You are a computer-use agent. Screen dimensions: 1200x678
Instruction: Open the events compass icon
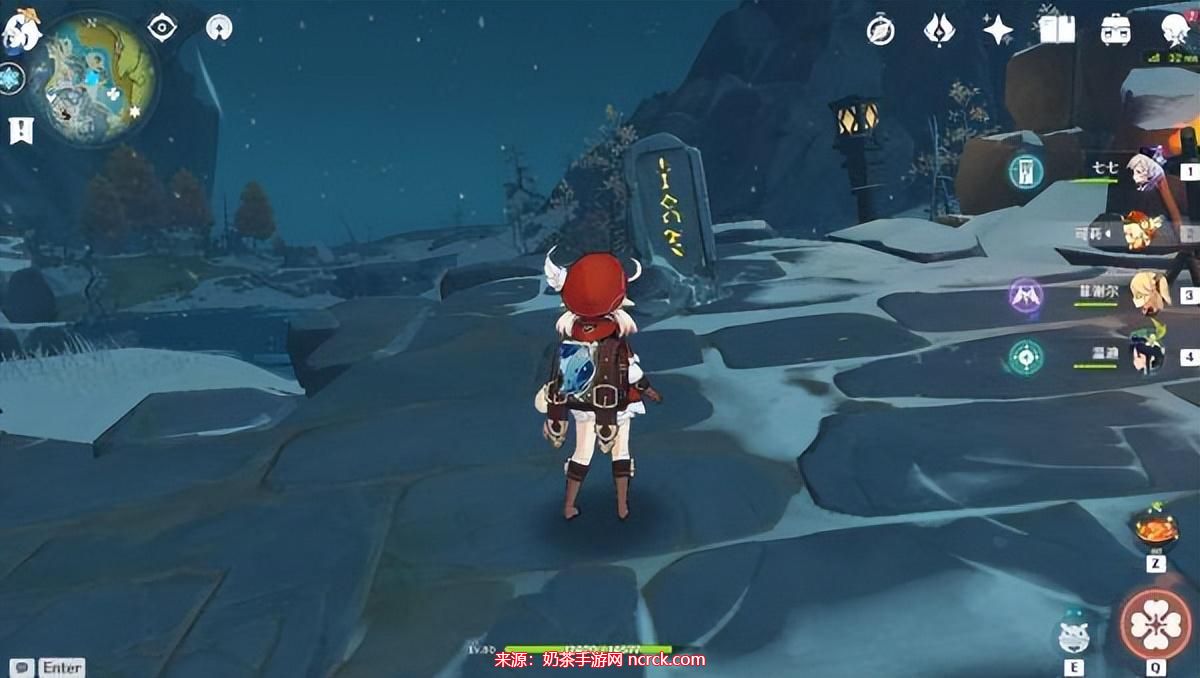click(x=880, y=30)
